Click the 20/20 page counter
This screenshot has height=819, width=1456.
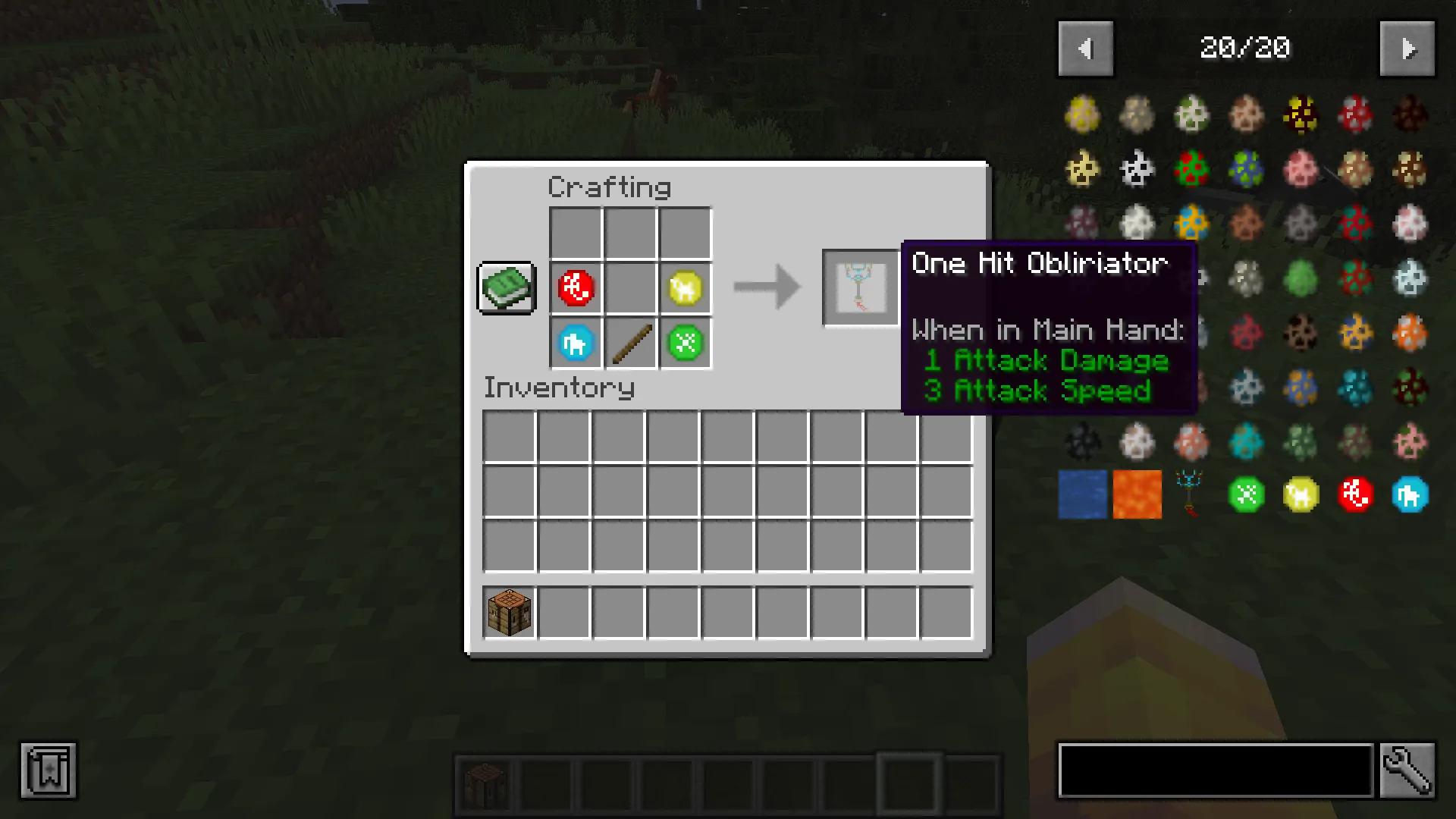tap(1244, 48)
